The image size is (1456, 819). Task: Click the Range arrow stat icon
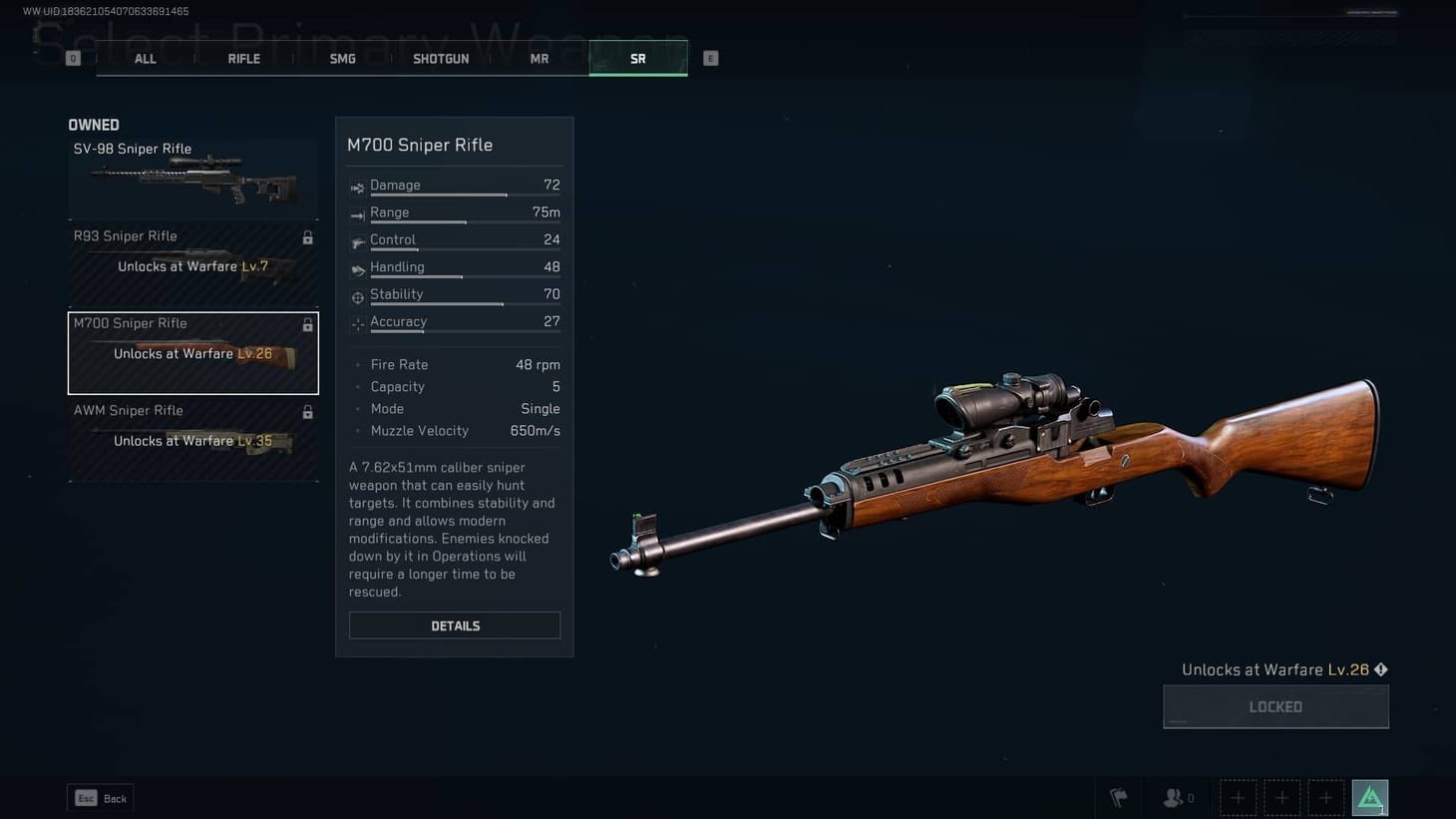click(357, 212)
